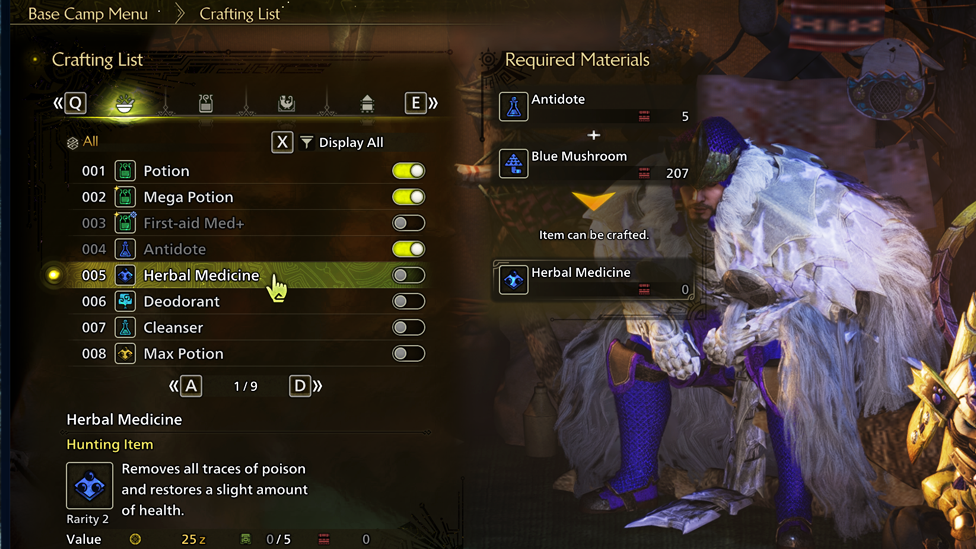Go back to Base Camp Menu breadcrumb
This screenshot has height=549, width=976.
point(88,14)
